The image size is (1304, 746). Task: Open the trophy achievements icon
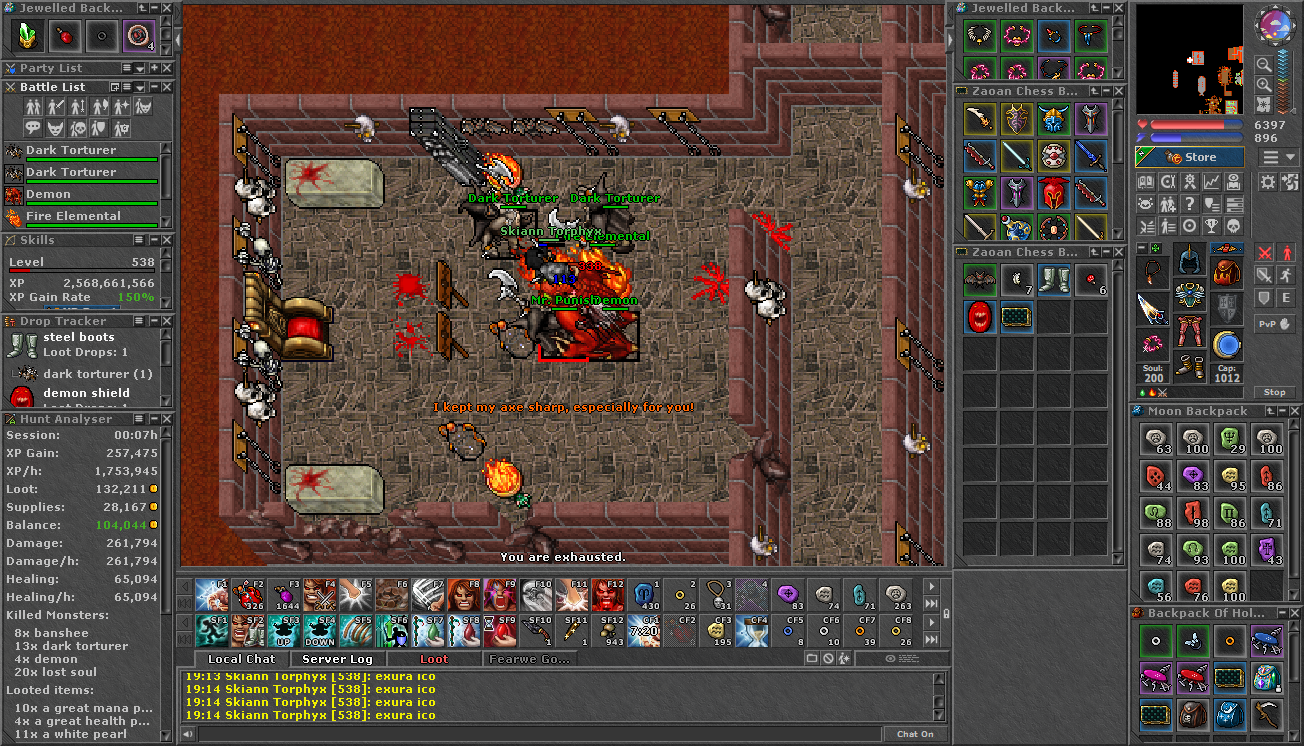tap(1211, 226)
